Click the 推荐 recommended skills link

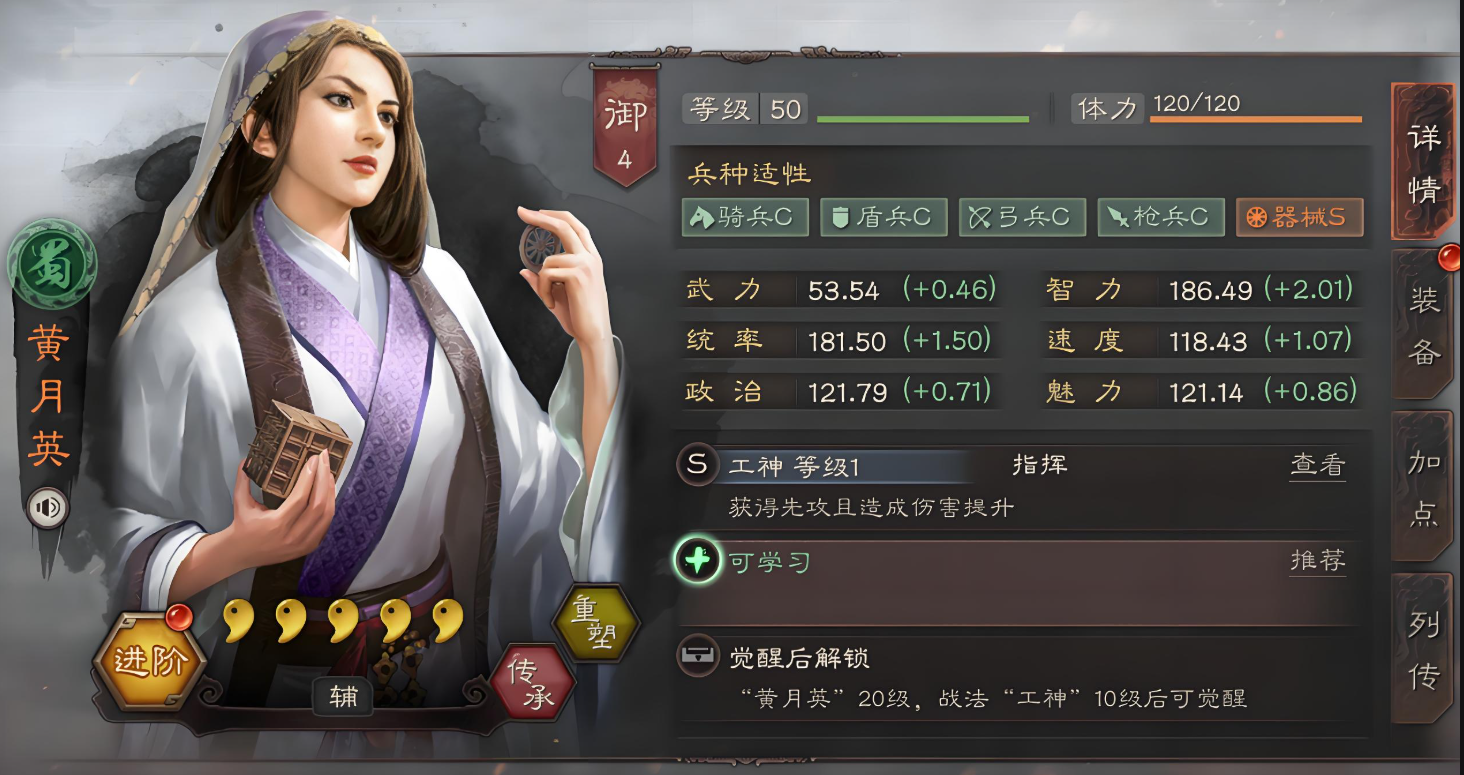tap(1318, 562)
